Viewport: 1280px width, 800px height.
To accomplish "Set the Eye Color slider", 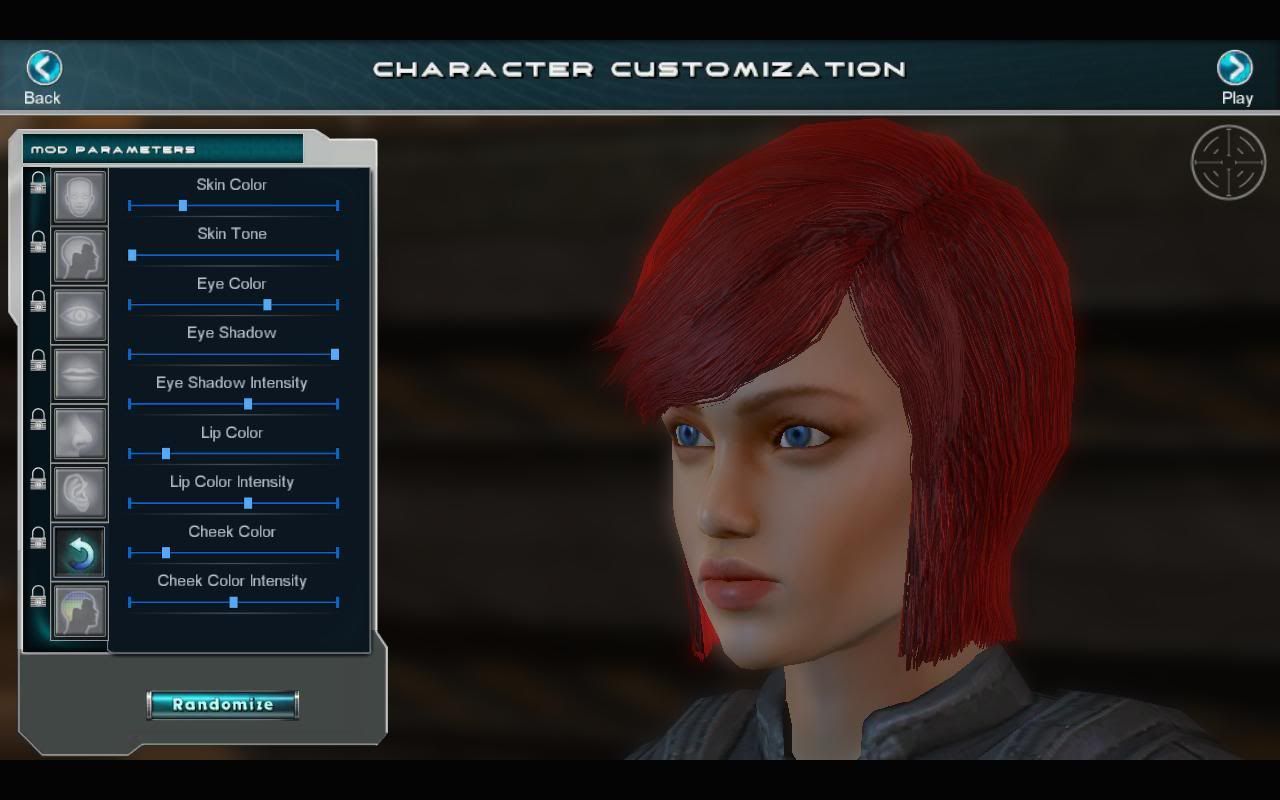I will [267, 305].
